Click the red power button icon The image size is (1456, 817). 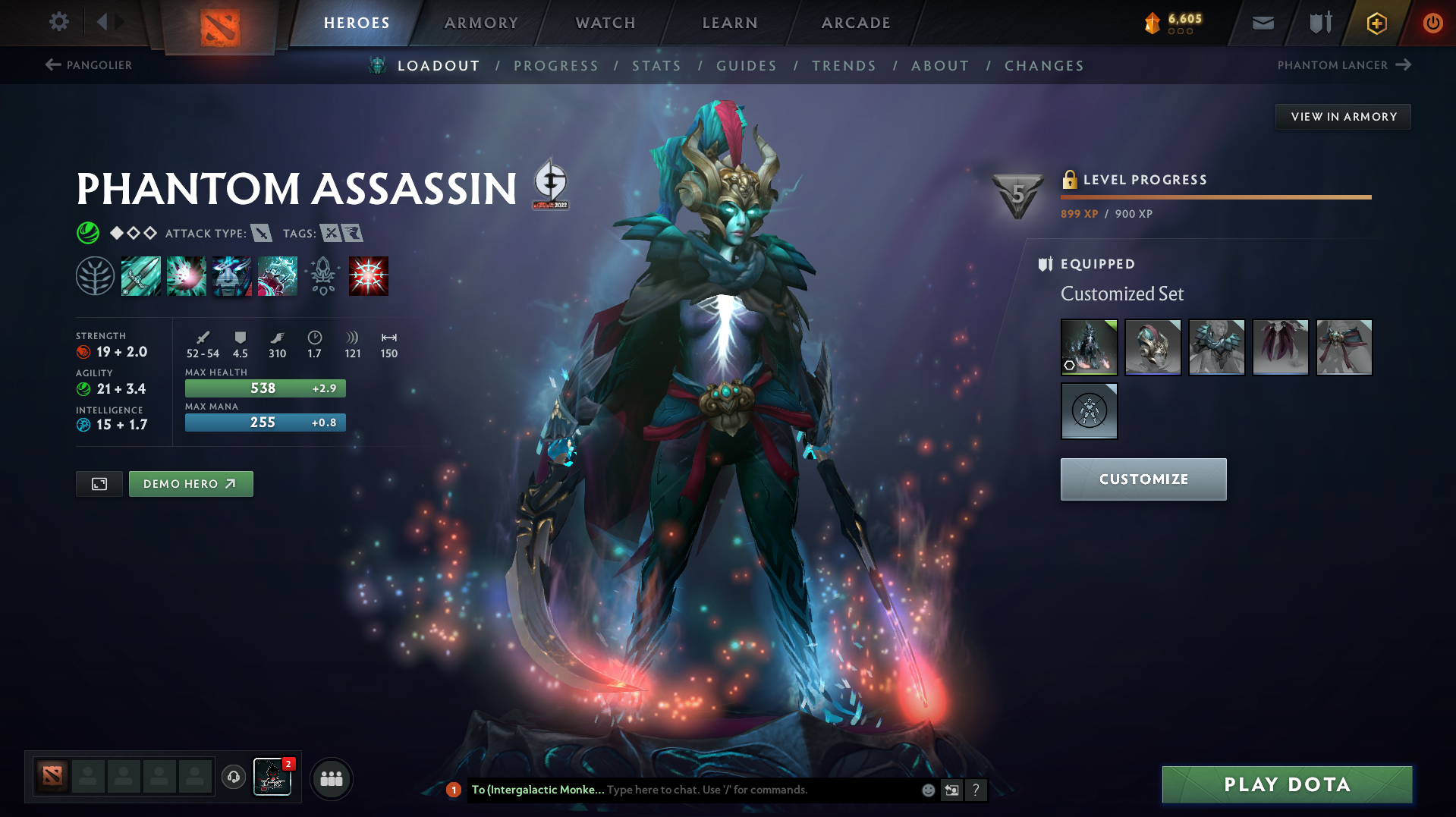pos(1432,23)
